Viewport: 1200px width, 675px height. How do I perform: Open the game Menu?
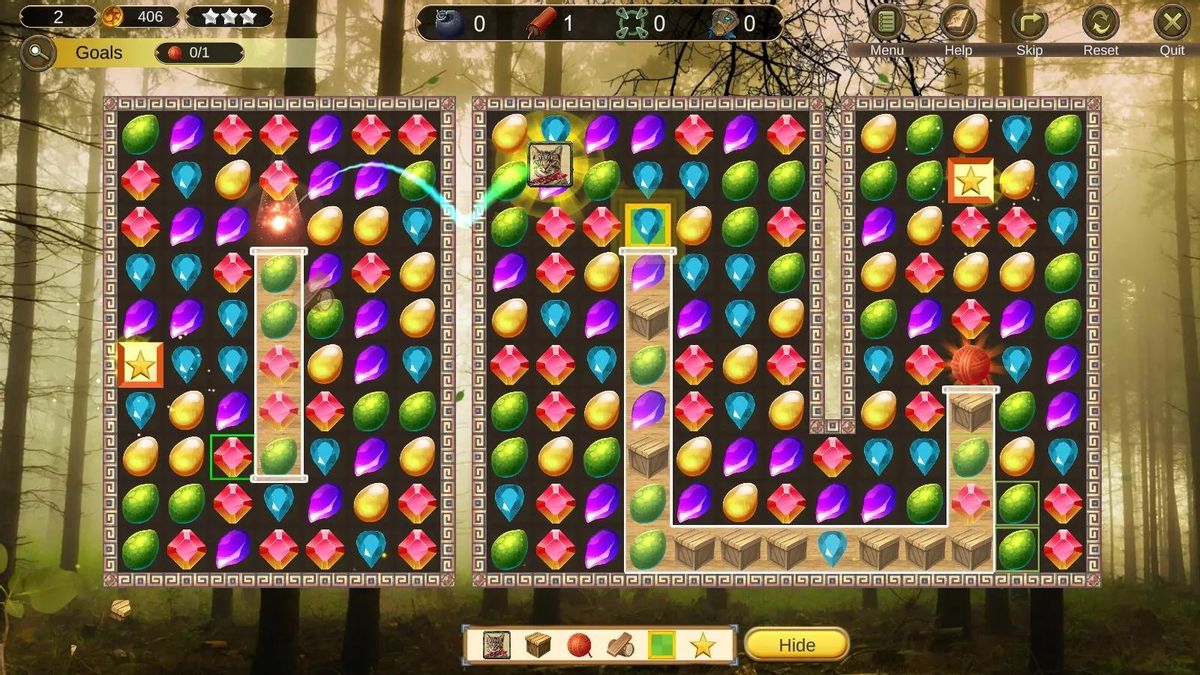(886, 23)
